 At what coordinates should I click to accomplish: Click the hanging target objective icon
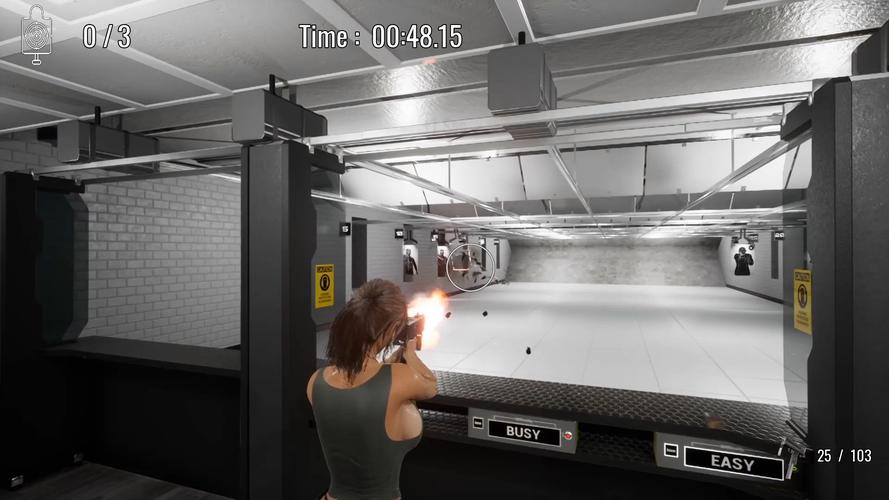[x=37, y=35]
